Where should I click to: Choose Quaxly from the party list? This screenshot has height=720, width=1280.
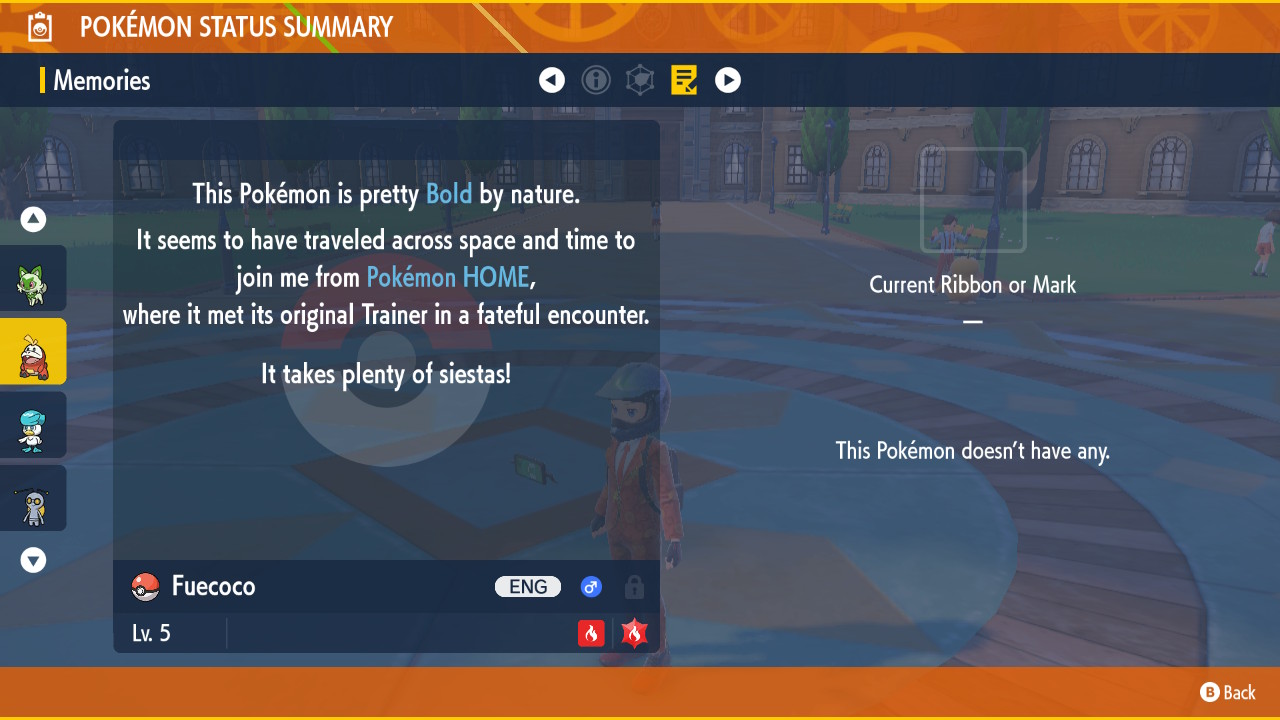point(33,425)
